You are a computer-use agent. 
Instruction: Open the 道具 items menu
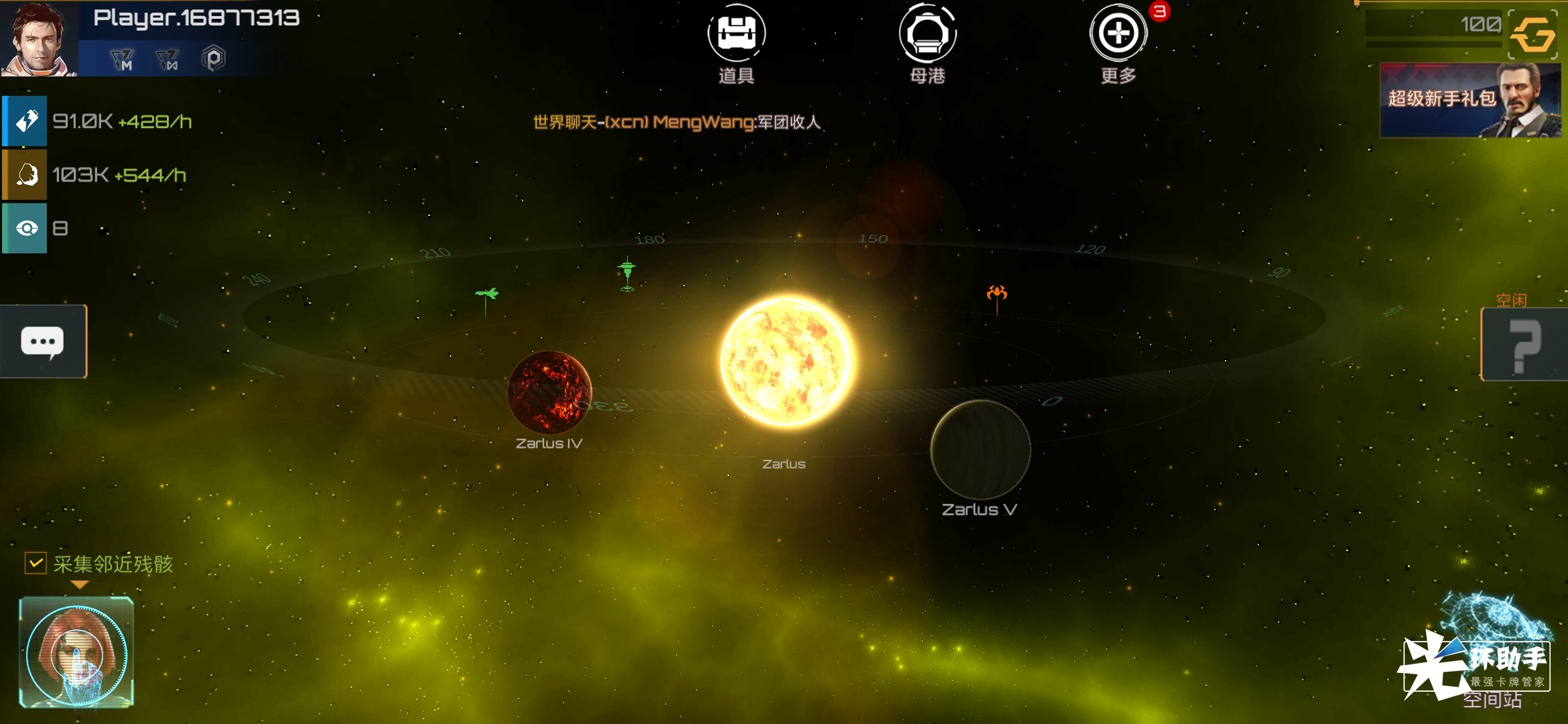pyautogui.click(x=736, y=35)
